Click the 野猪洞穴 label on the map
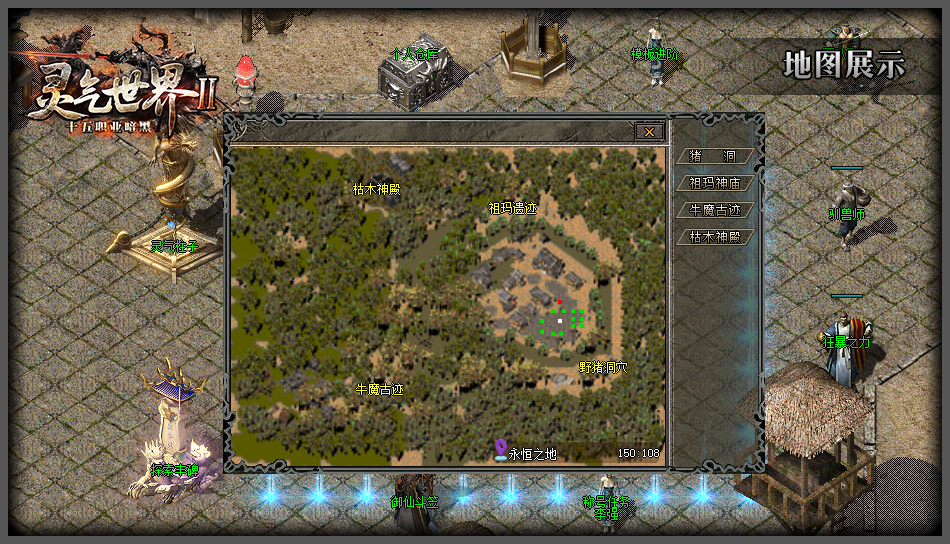 pos(603,367)
